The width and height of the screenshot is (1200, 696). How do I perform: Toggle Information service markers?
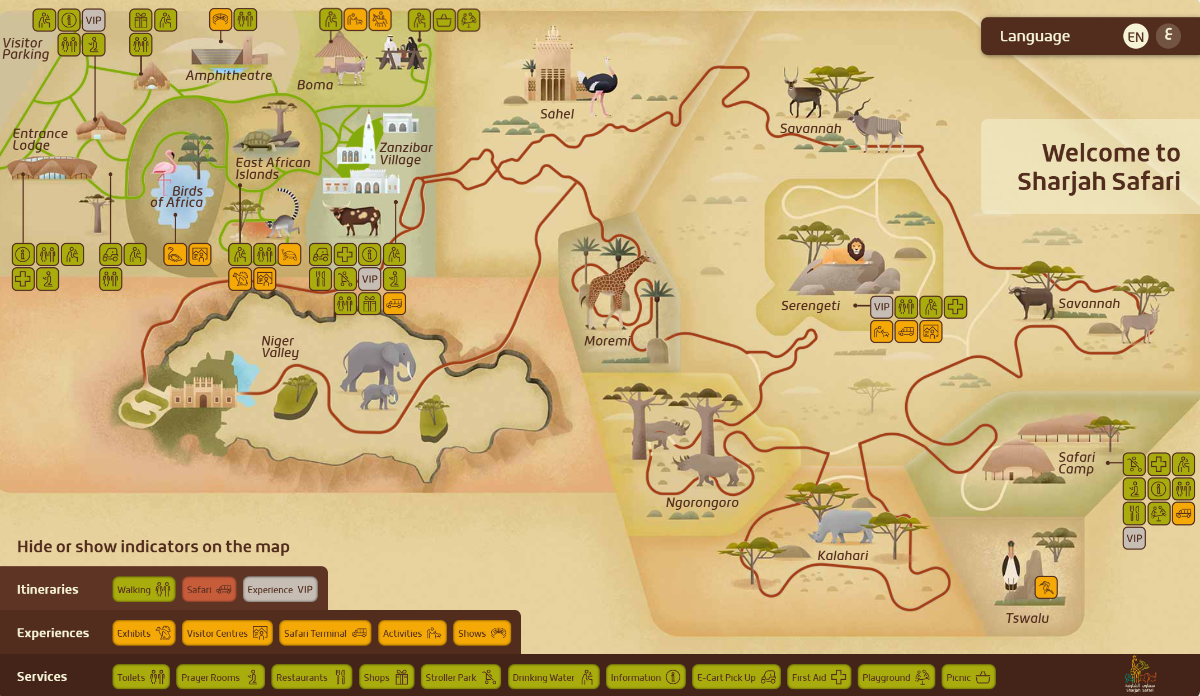[646, 677]
